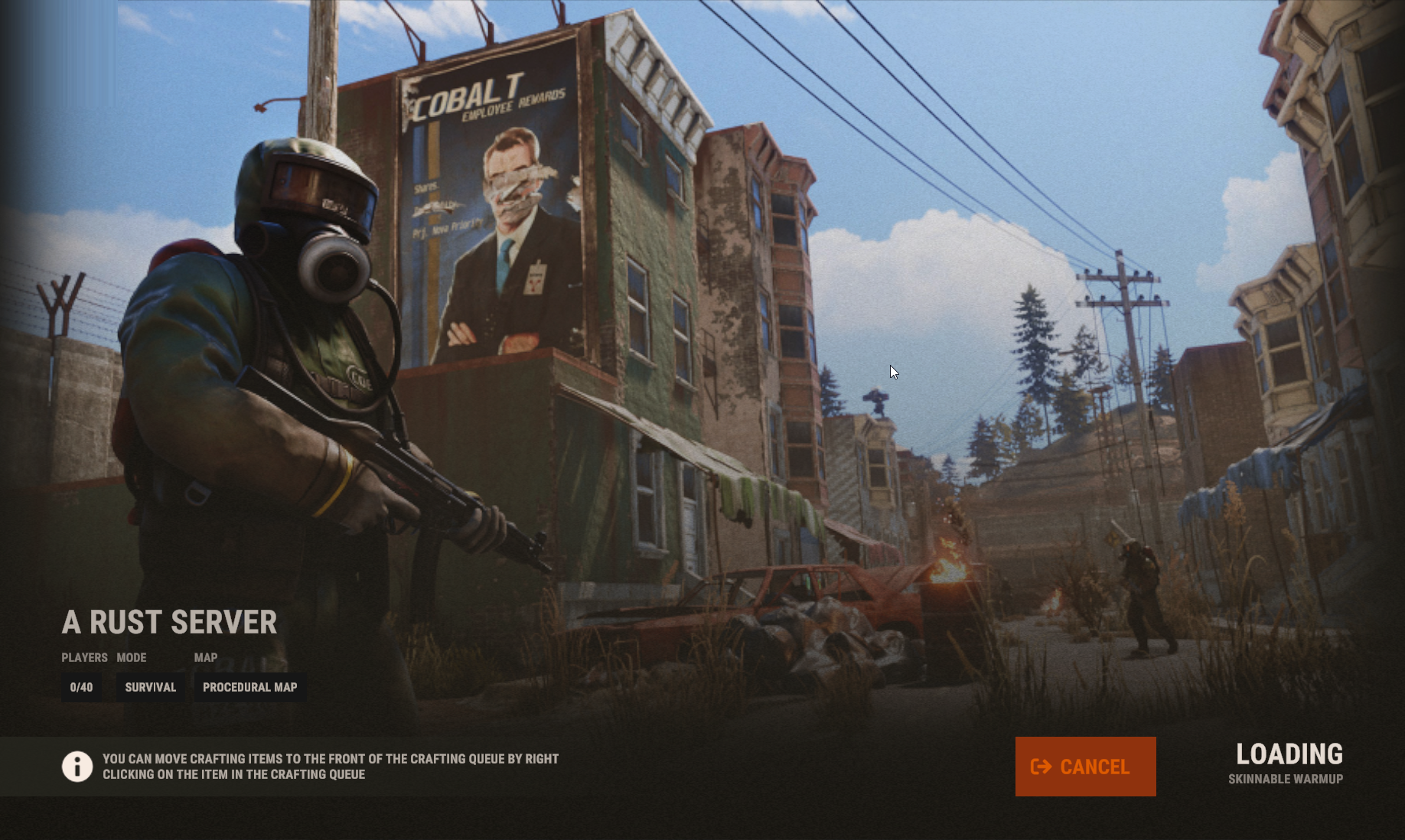Viewport: 1405px width, 840px height.
Task: Click the 0/40 players counter badge
Action: pos(81,687)
